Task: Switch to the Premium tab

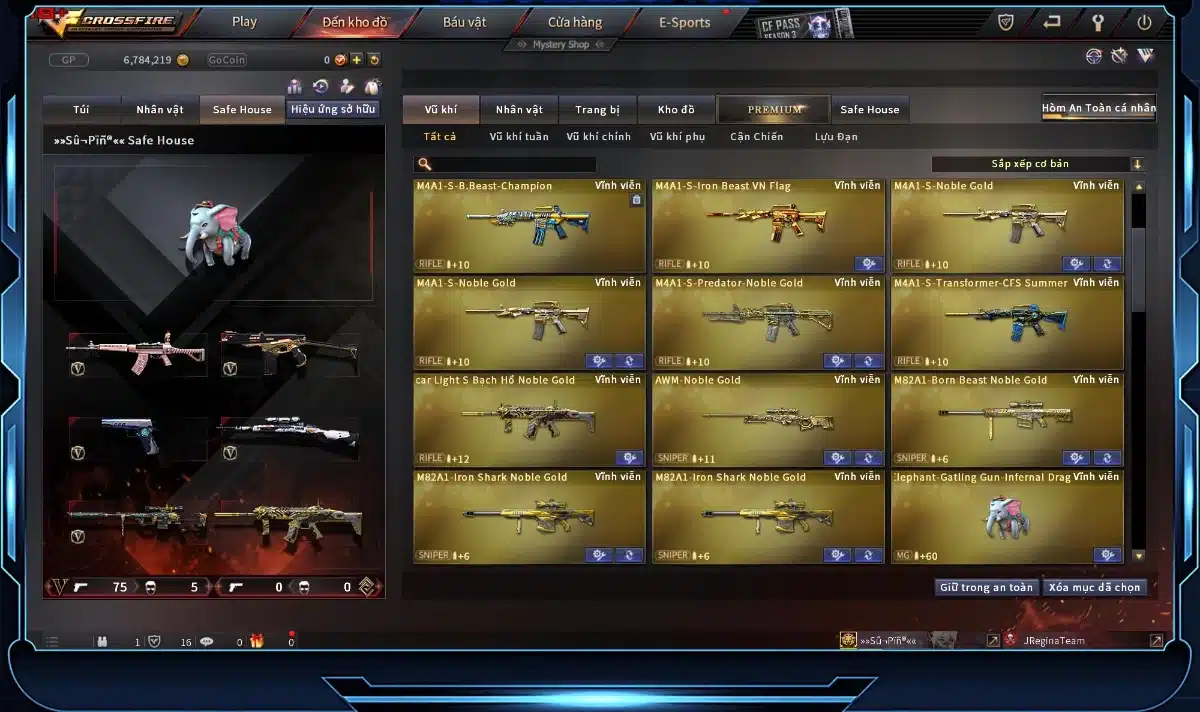Action: [x=774, y=110]
